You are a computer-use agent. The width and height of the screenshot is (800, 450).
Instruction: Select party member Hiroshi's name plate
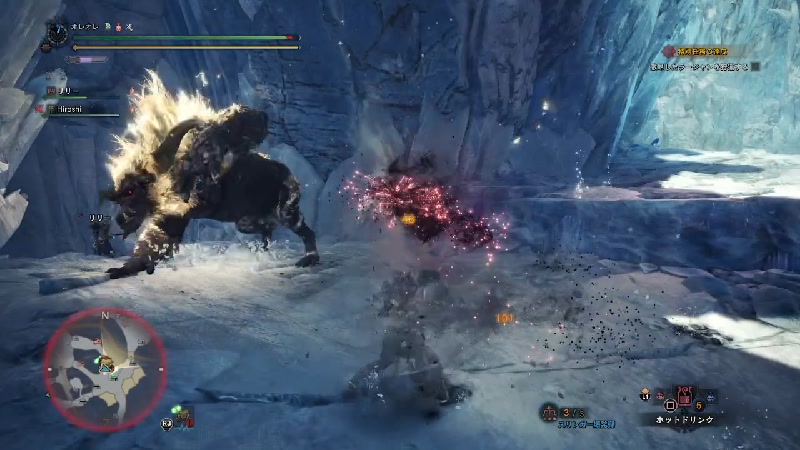pyautogui.click(x=70, y=106)
